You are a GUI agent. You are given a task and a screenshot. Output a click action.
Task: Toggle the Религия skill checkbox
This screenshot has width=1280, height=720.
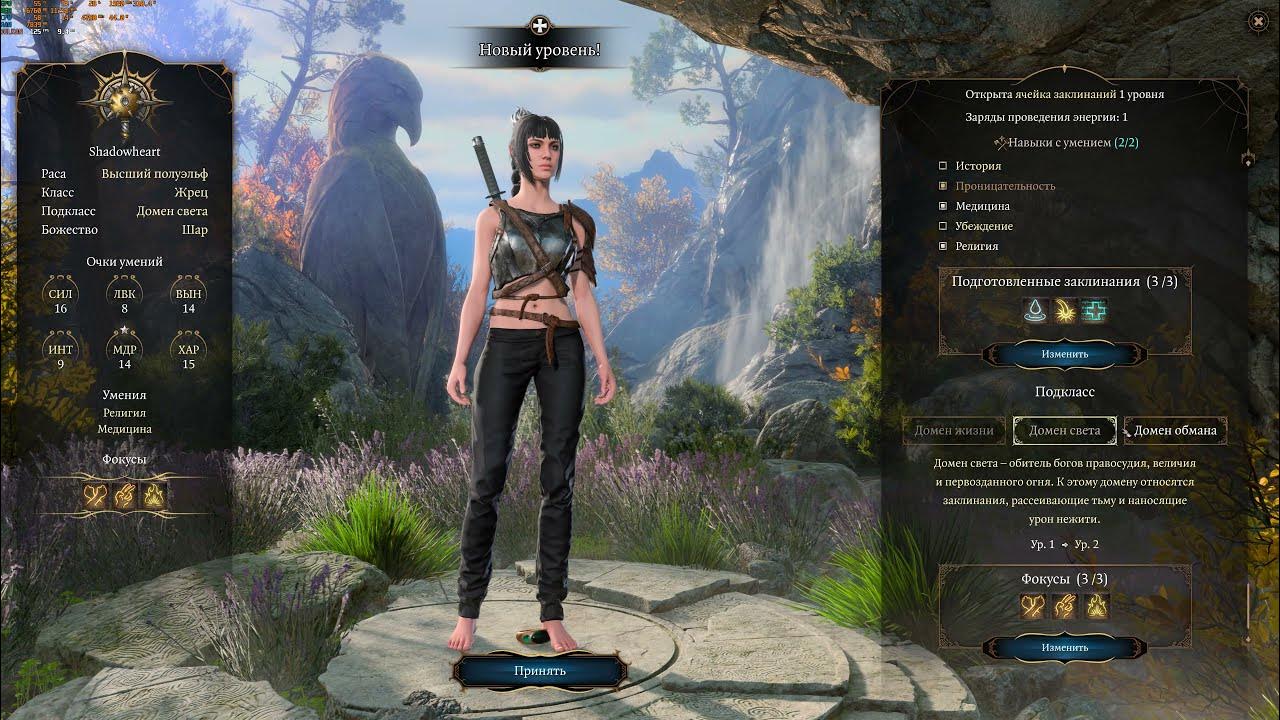tap(943, 246)
